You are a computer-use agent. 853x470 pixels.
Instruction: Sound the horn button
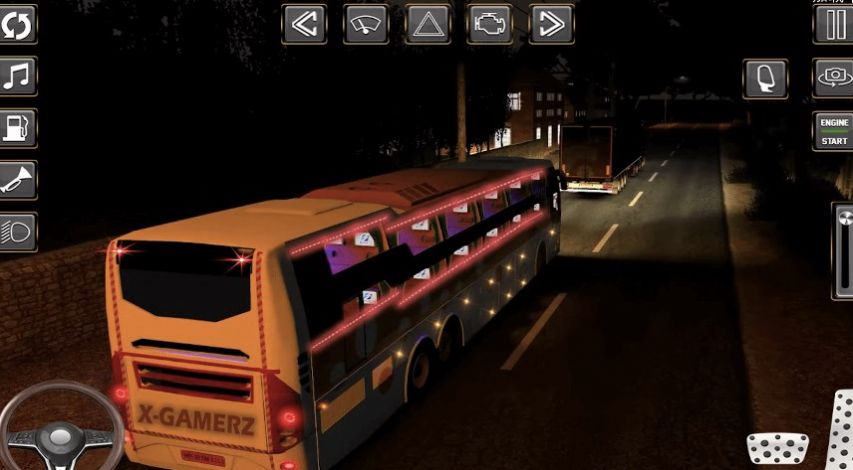point(18,180)
